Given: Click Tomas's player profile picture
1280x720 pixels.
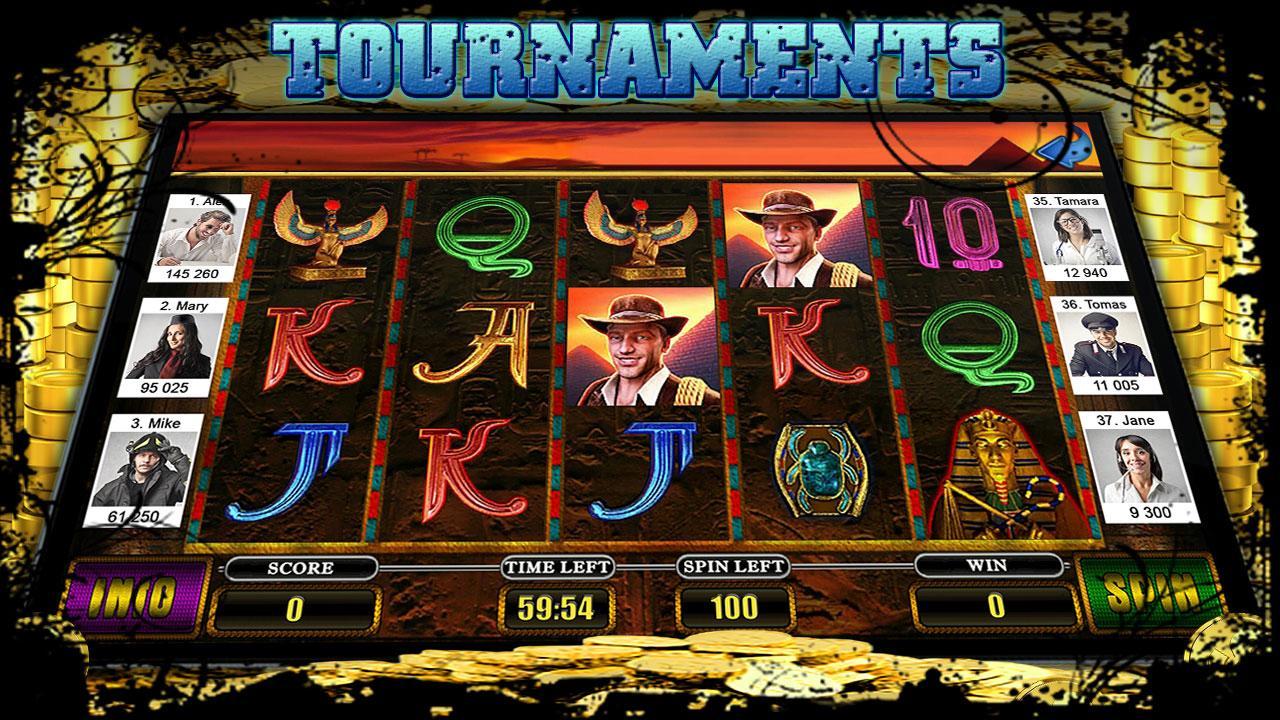Looking at the screenshot, I should (x=1104, y=345).
